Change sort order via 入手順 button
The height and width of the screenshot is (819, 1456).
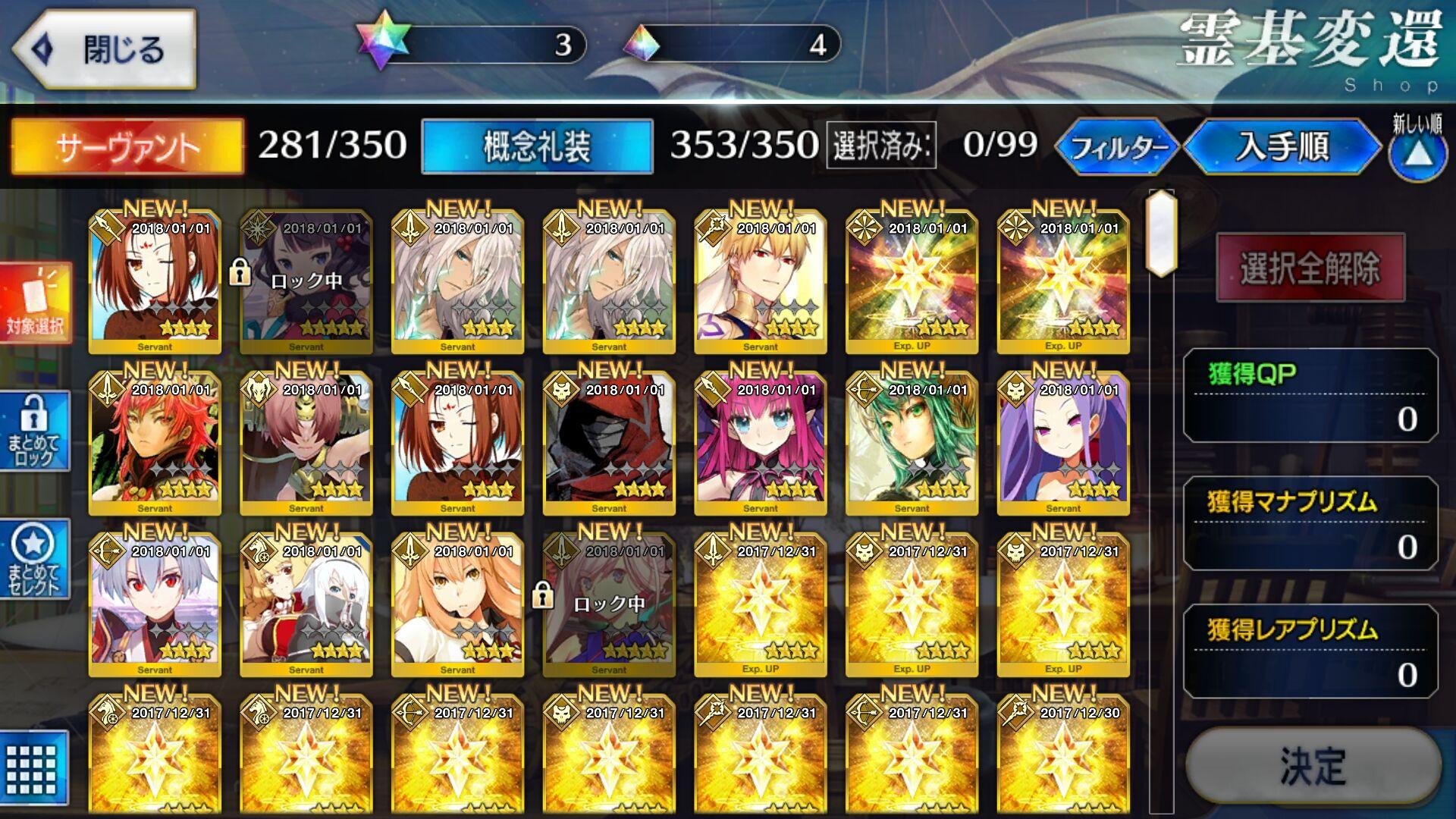(1282, 146)
